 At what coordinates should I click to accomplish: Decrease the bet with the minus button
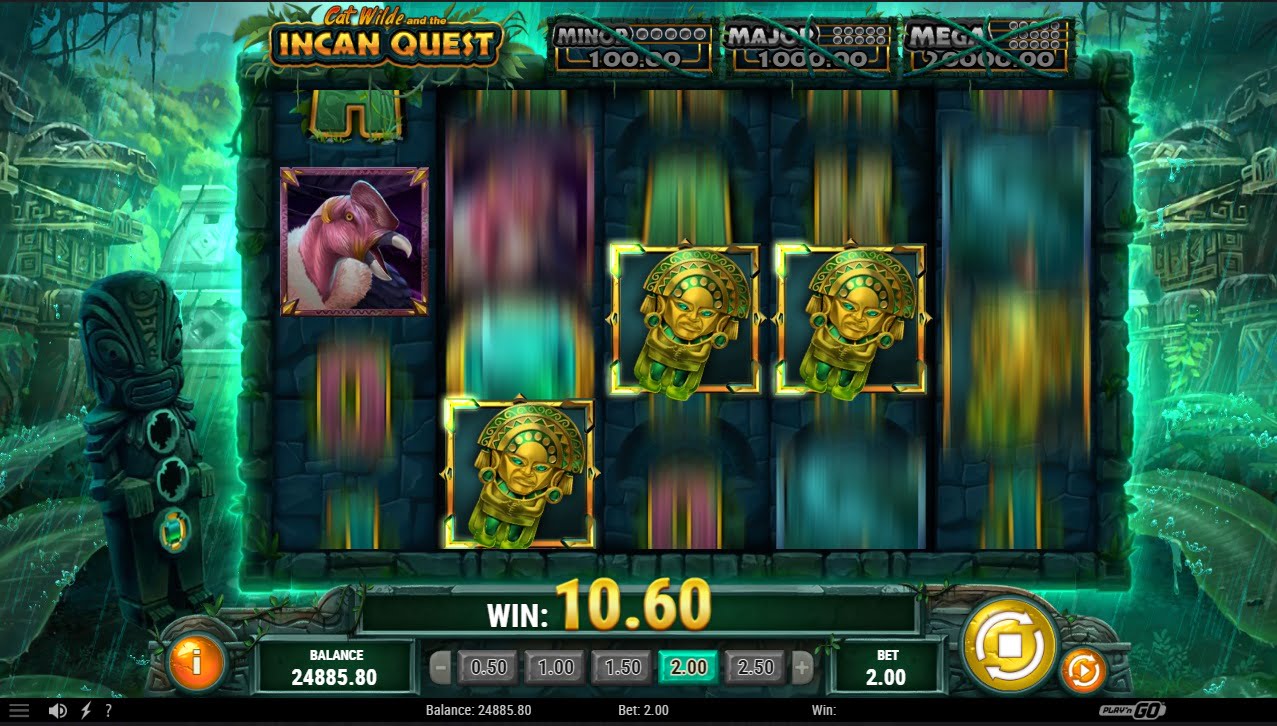(440, 667)
